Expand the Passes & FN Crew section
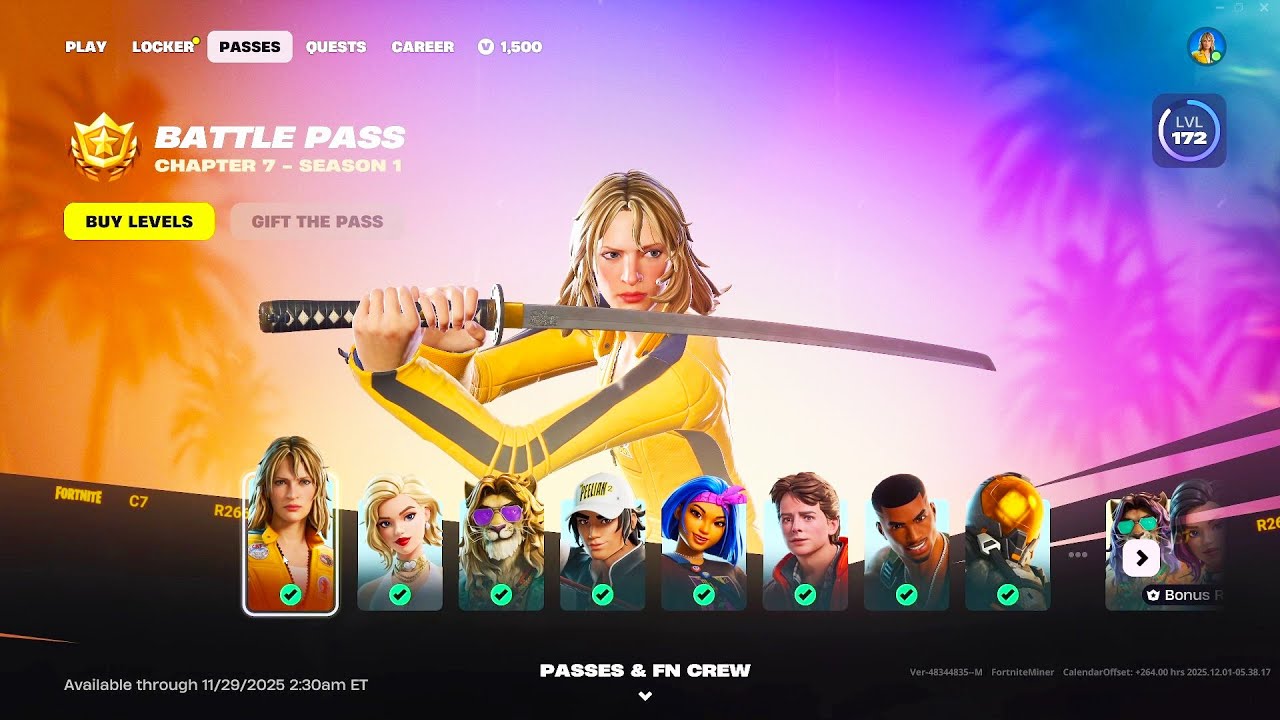This screenshot has height=720, width=1280. click(645, 681)
